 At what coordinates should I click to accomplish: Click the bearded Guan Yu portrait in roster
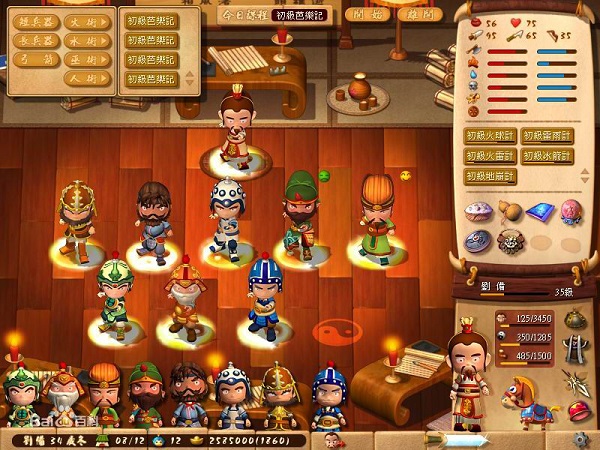146,390
